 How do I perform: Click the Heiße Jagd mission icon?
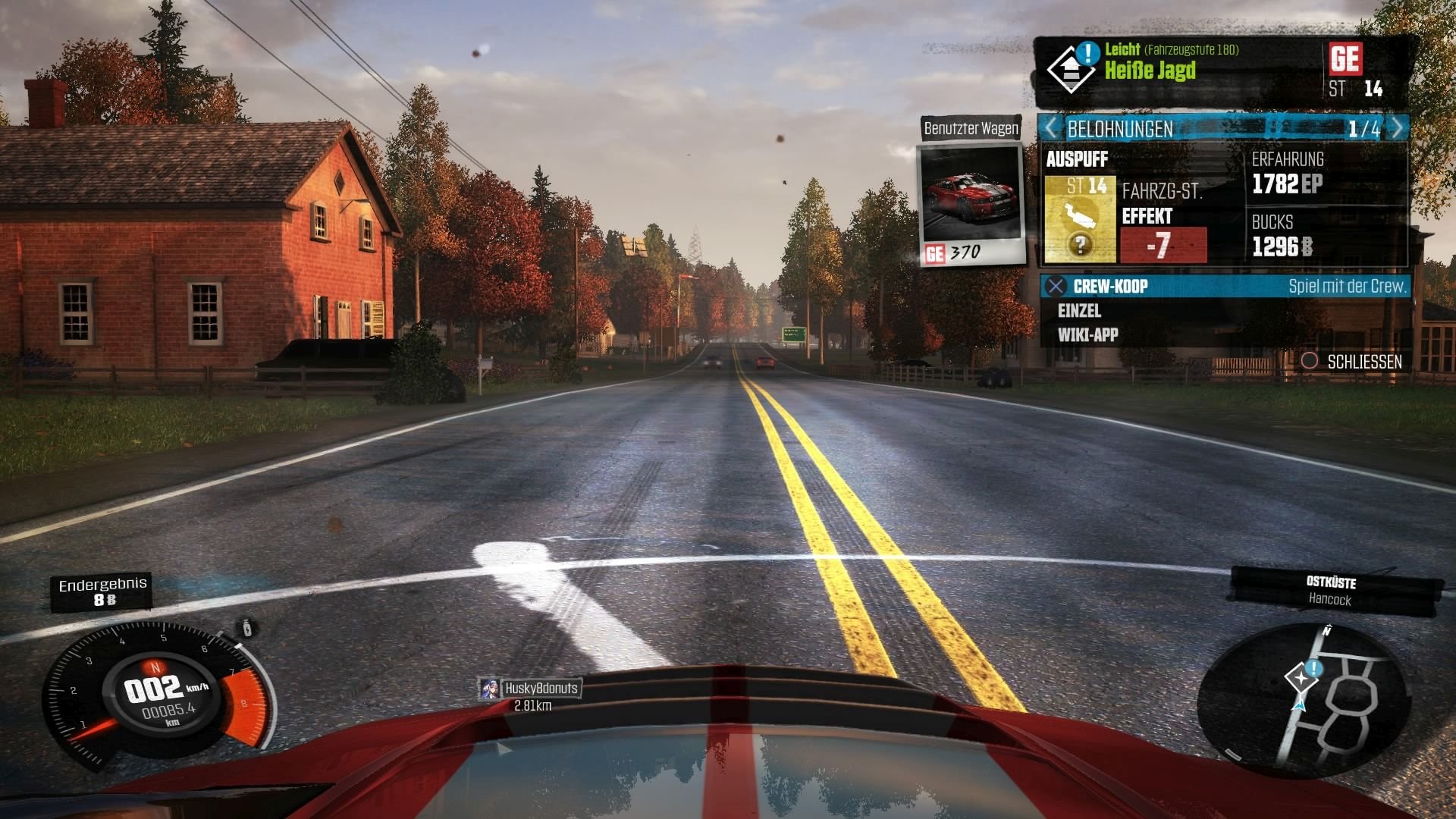tap(1070, 68)
